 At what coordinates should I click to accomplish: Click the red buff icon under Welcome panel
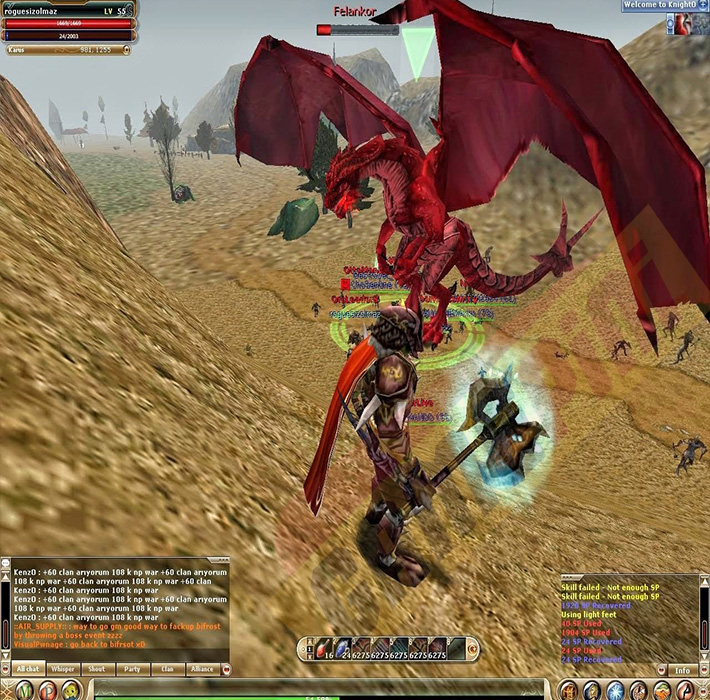click(682, 26)
